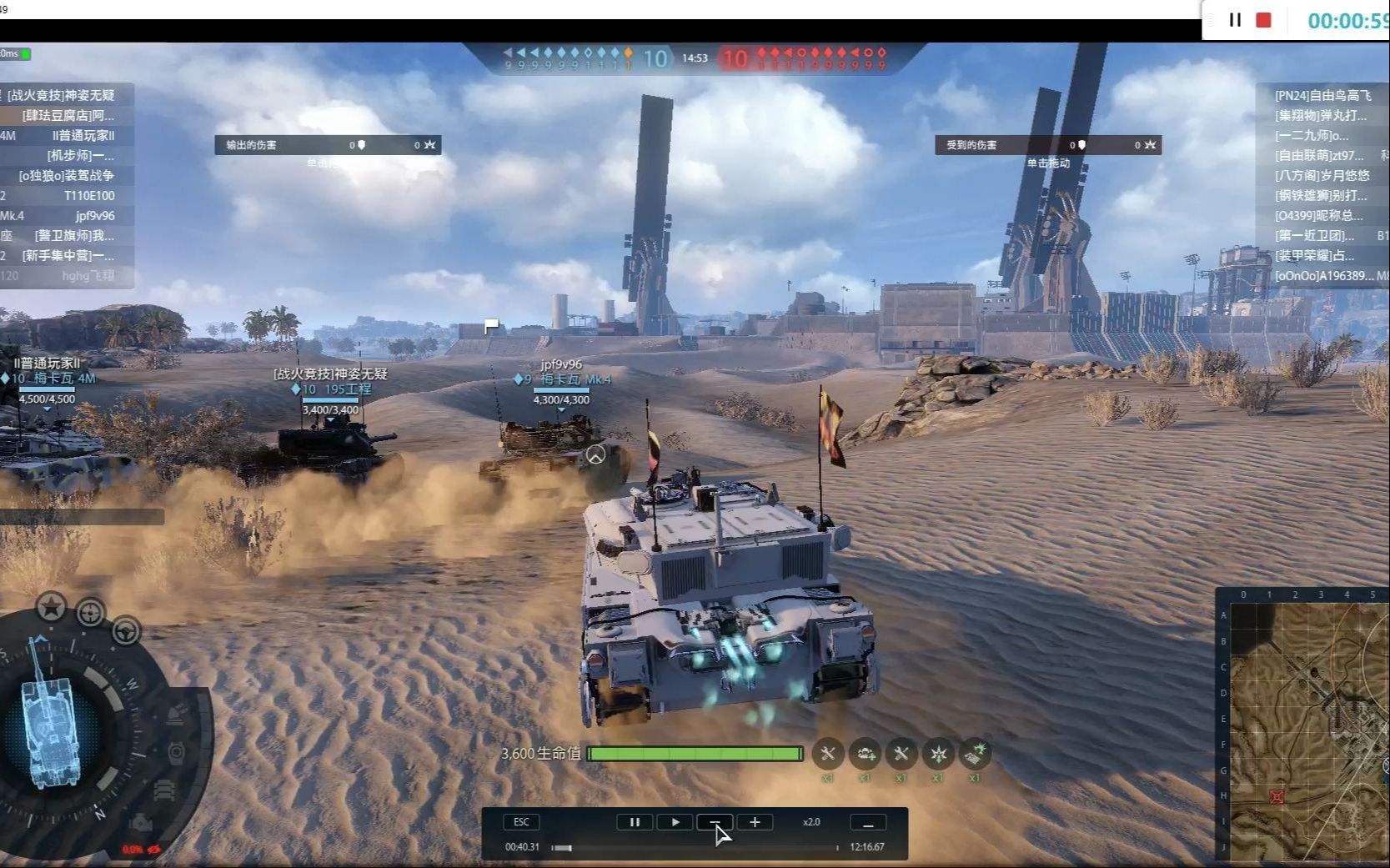Screen dimensions: 1390x868
Task: Increase replay speed with plus button
Action: coord(755,822)
